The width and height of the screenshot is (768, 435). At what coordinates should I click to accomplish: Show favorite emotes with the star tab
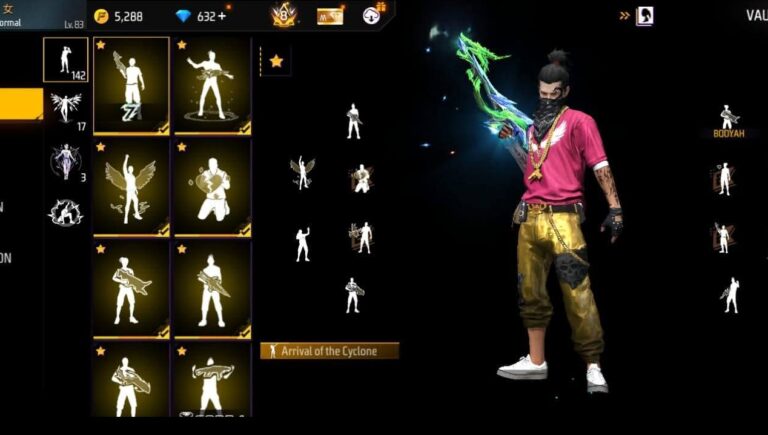[x=275, y=61]
